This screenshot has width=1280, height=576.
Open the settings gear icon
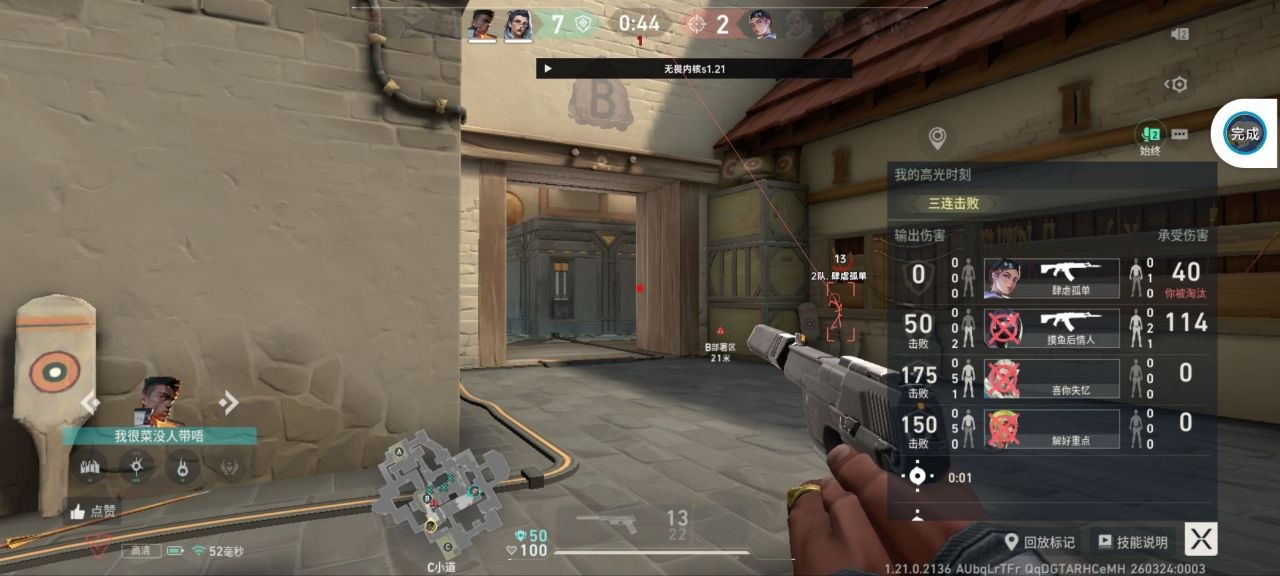[1178, 84]
